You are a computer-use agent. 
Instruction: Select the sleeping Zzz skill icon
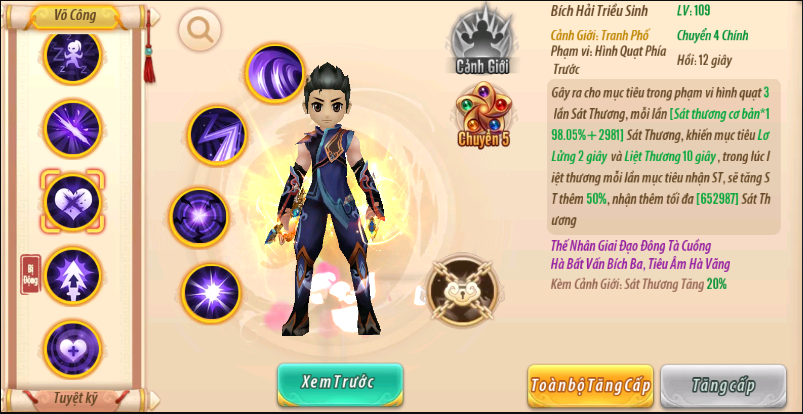pos(72,54)
